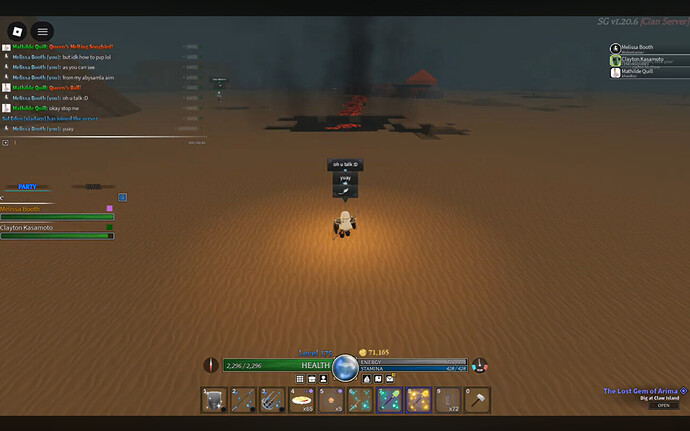The image size is (690, 431).
Task: Toggle the chat window hamburger button
Action: pos(42,31)
